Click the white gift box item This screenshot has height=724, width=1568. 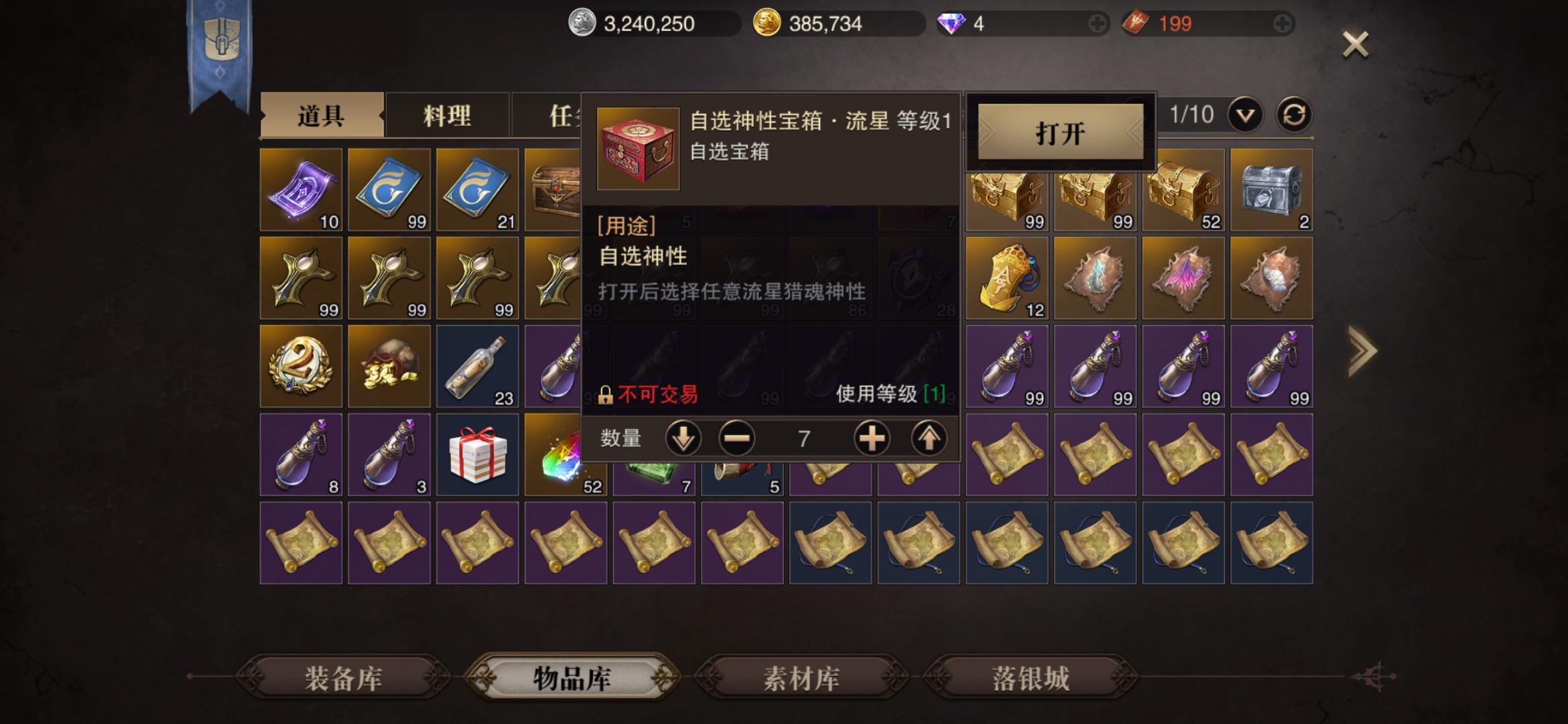coord(477,455)
